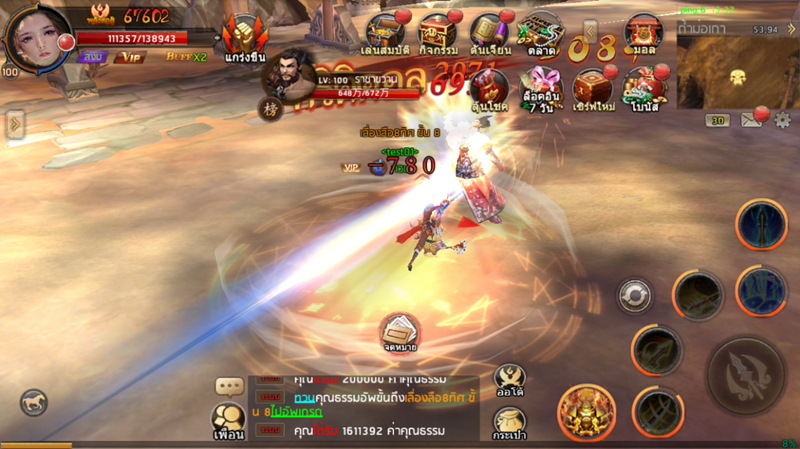
Task: Open the จดหมาย letter icon
Action: (398, 332)
